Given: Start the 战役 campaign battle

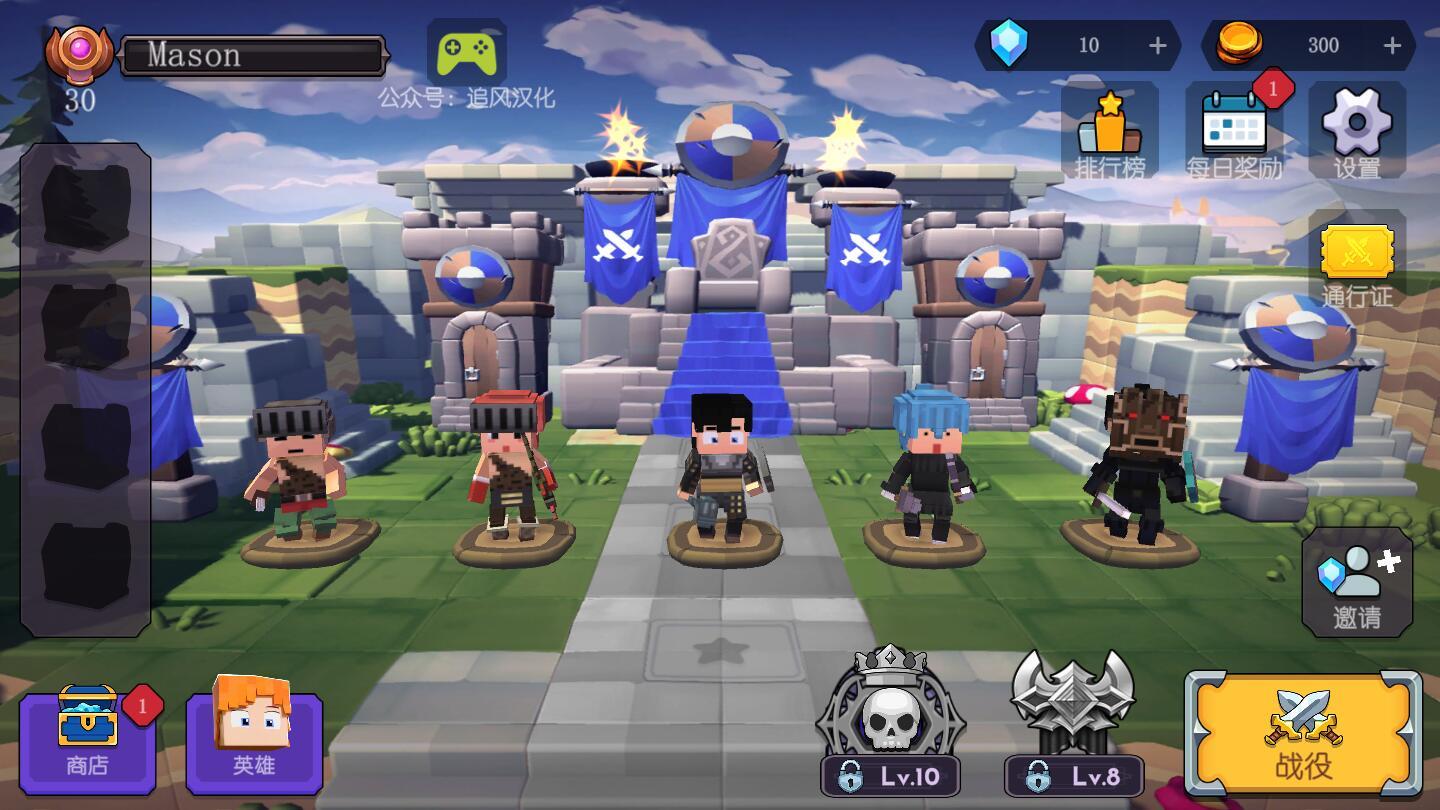Looking at the screenshot, I should click(x=1303, y=734).
